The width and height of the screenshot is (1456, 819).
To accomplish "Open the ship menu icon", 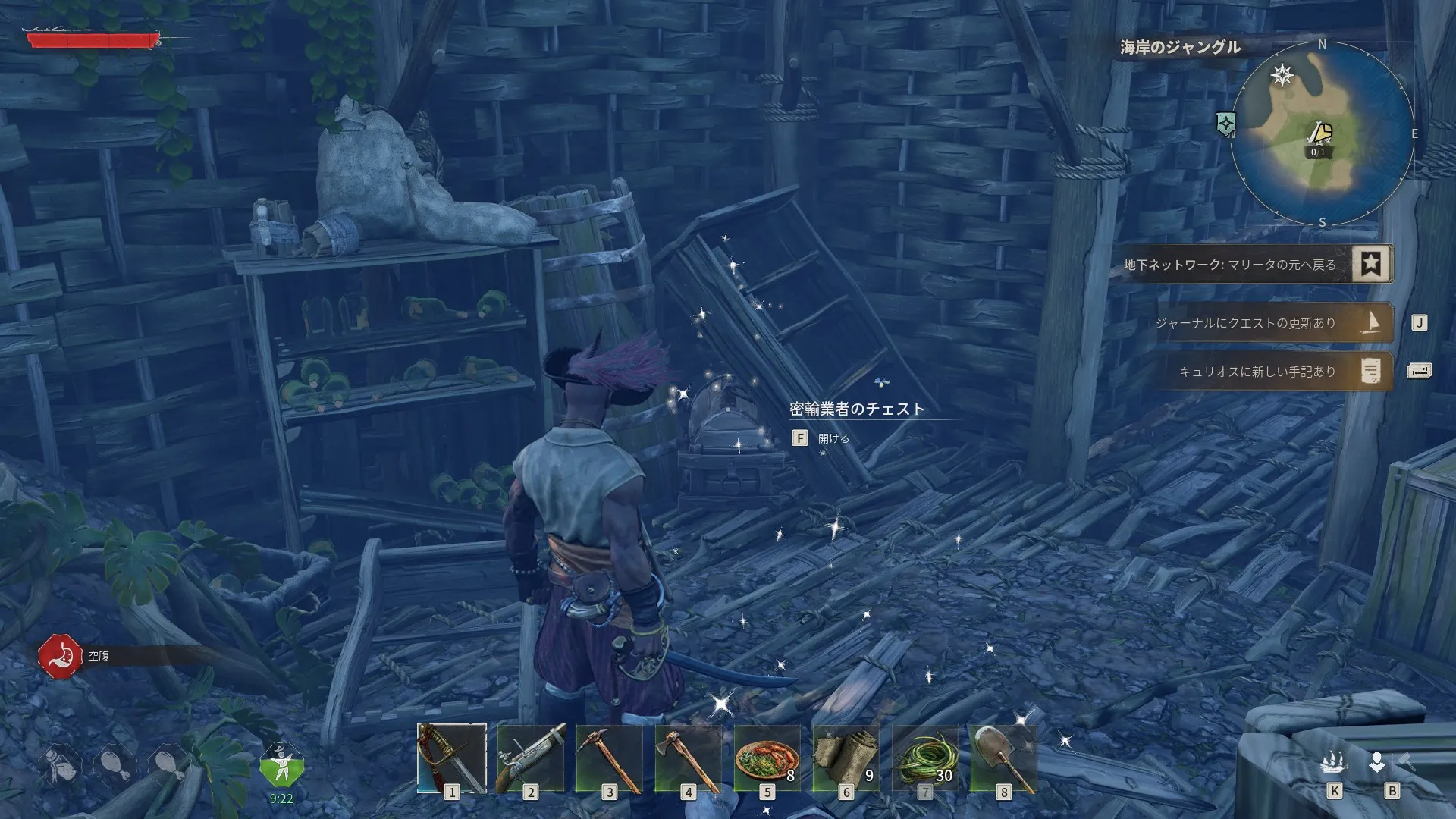I will 1334,762.
